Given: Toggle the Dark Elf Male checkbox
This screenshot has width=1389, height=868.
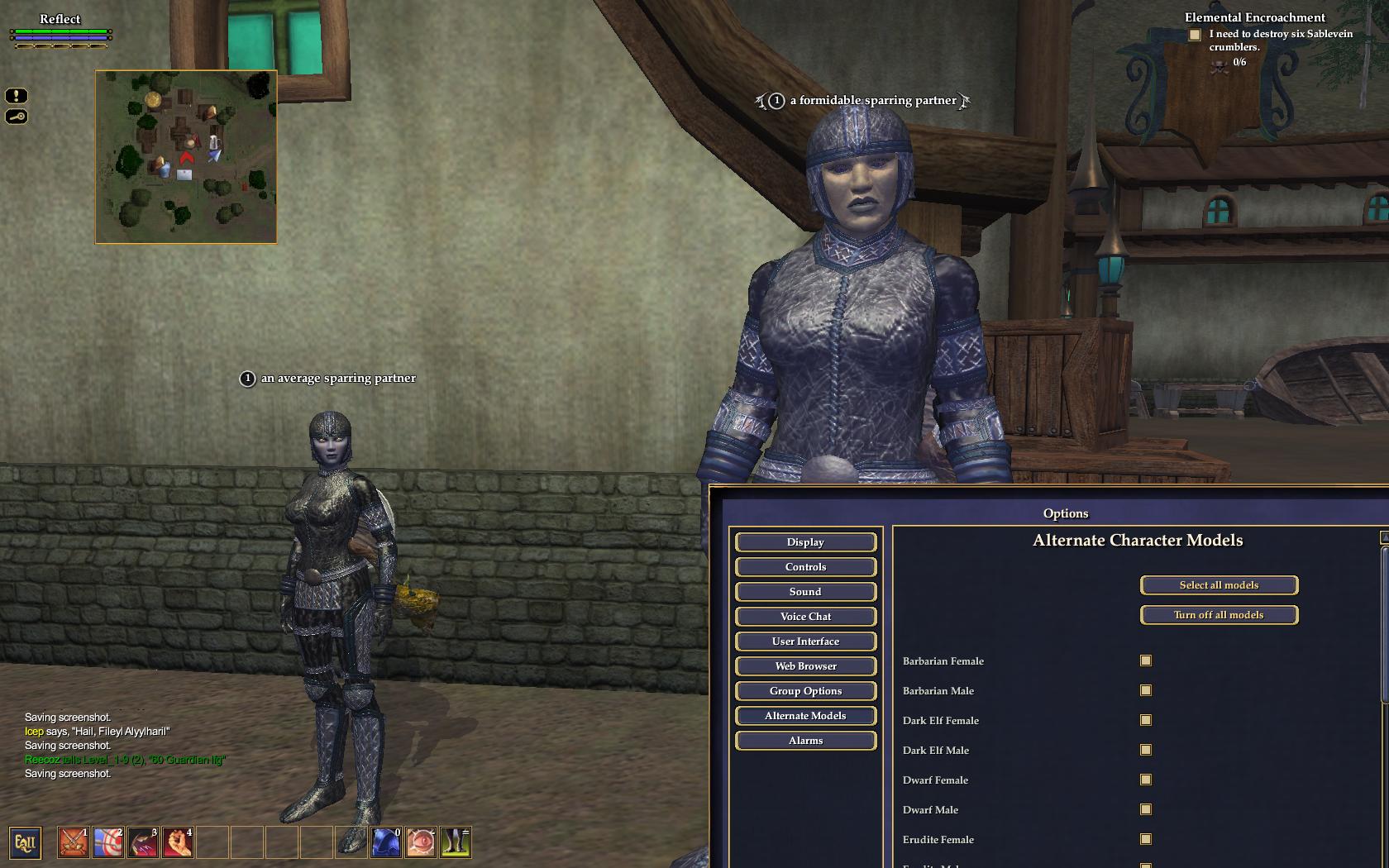Looking at the screenshot, I should coord(1146,750).
